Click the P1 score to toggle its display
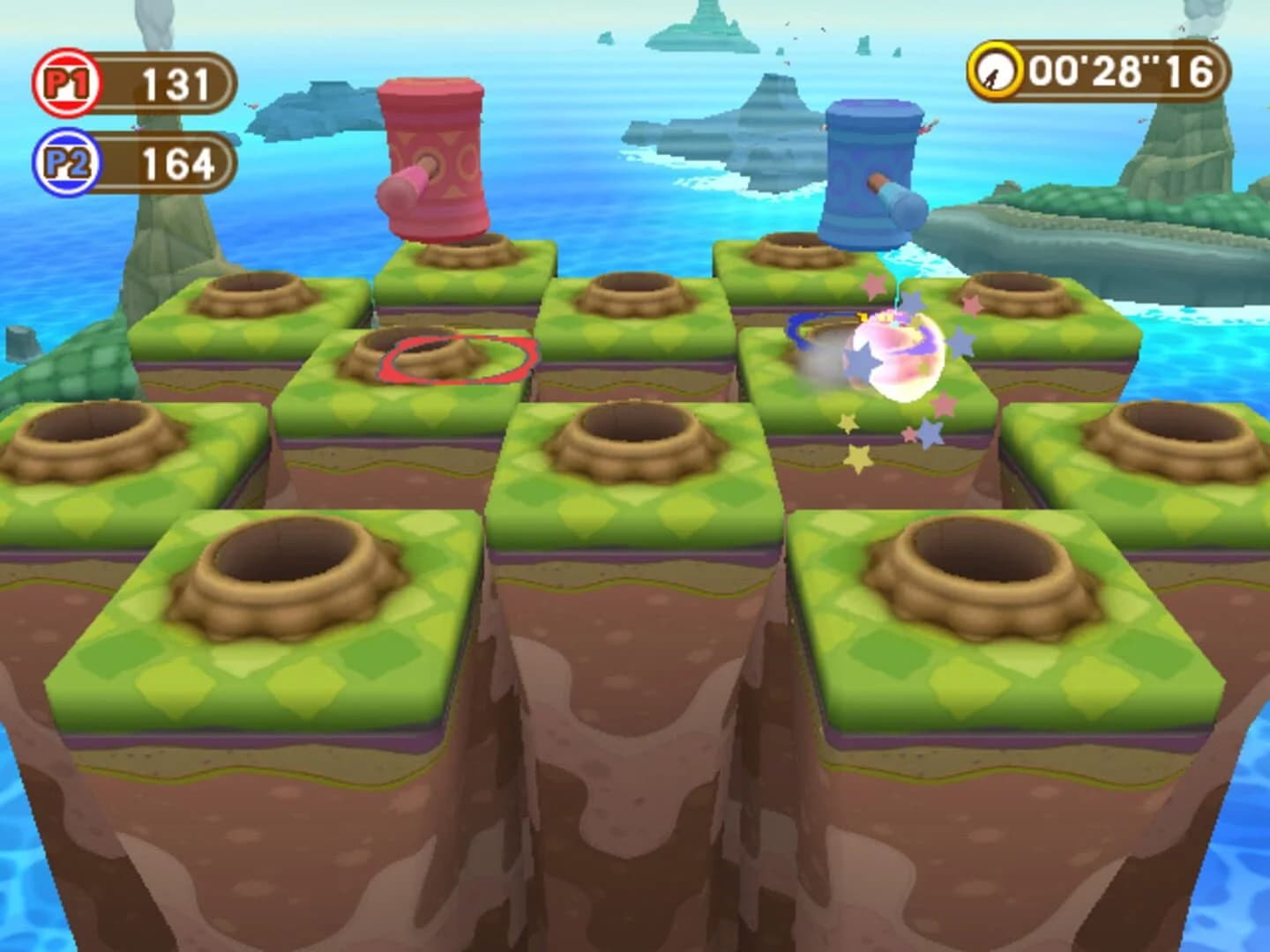This screenshot has height=952, width=1270. [x=175, y=84]
